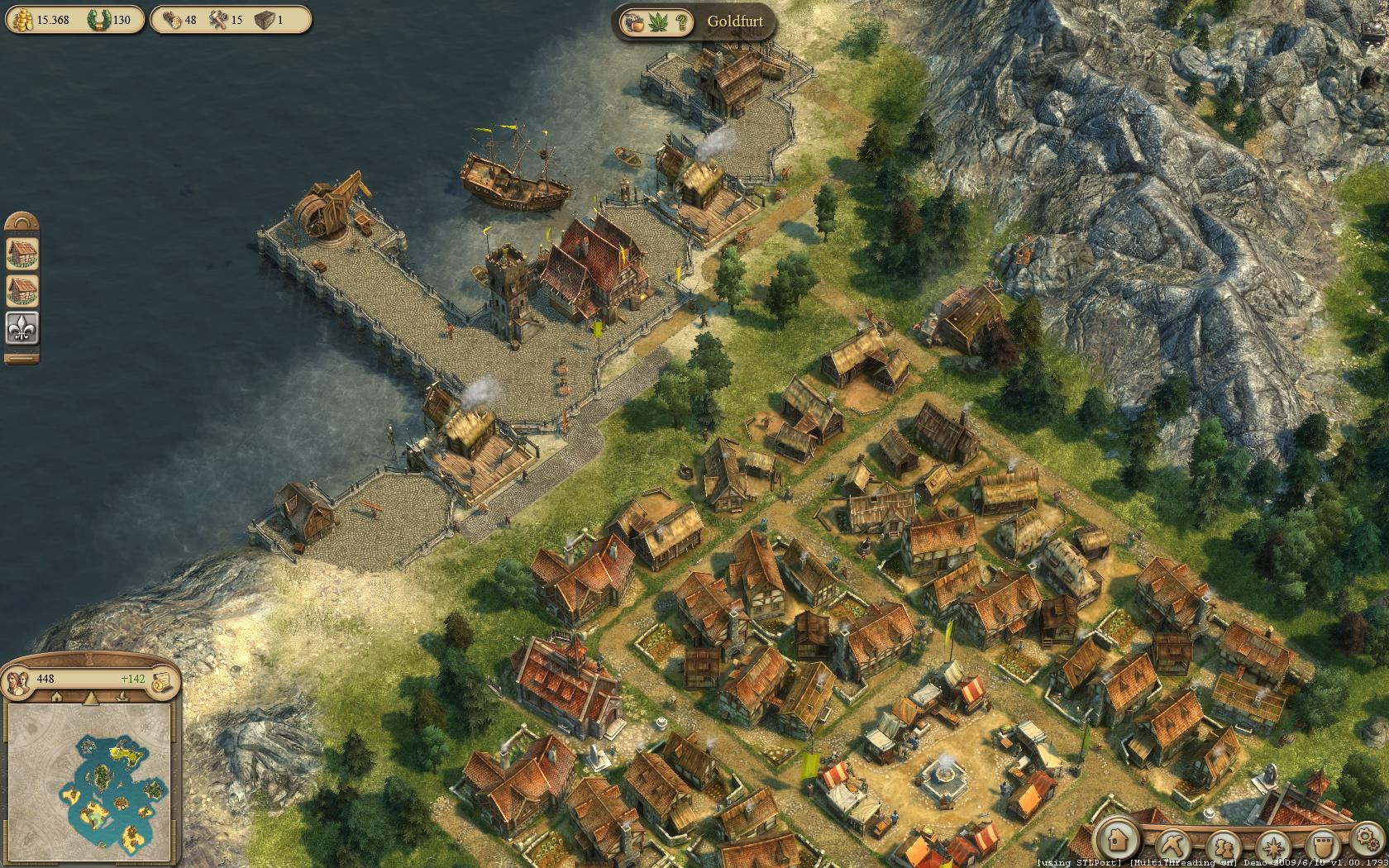Switch minimap to the house tab
This screenshot has width=1389, height=868.
pyautogui.click(x=58, y=698)
